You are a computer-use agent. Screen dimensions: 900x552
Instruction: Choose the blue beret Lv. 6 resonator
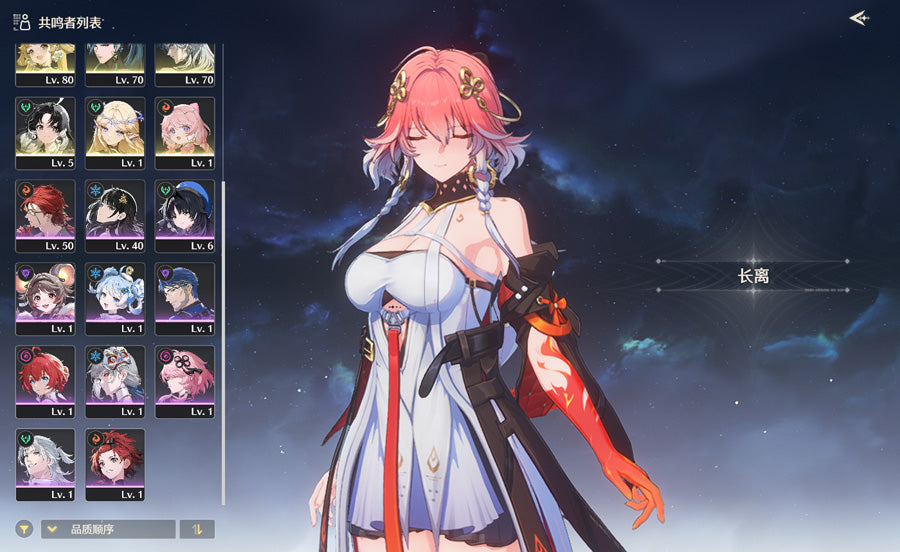point(185,215)
